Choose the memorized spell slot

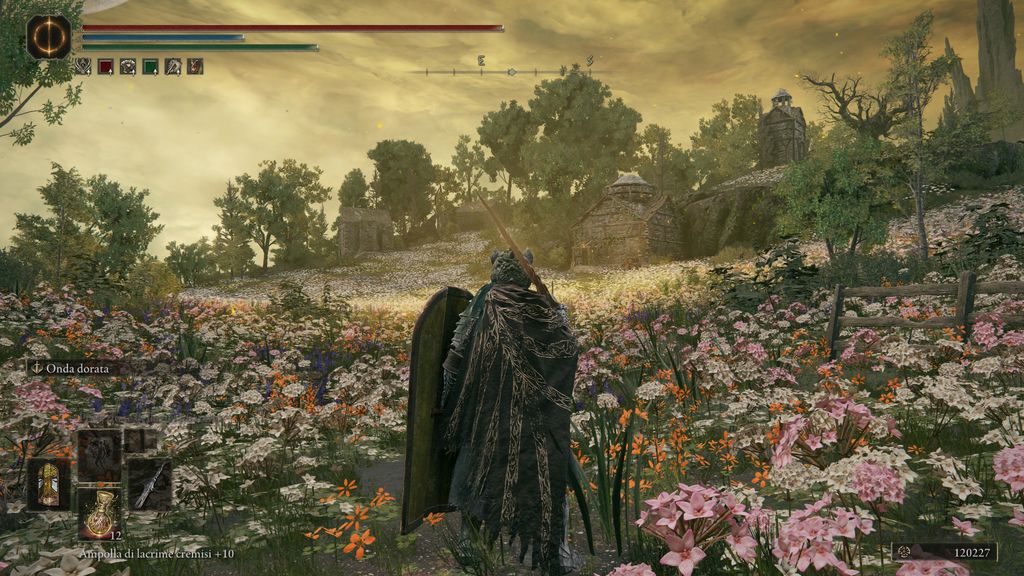tap(99, 455)
